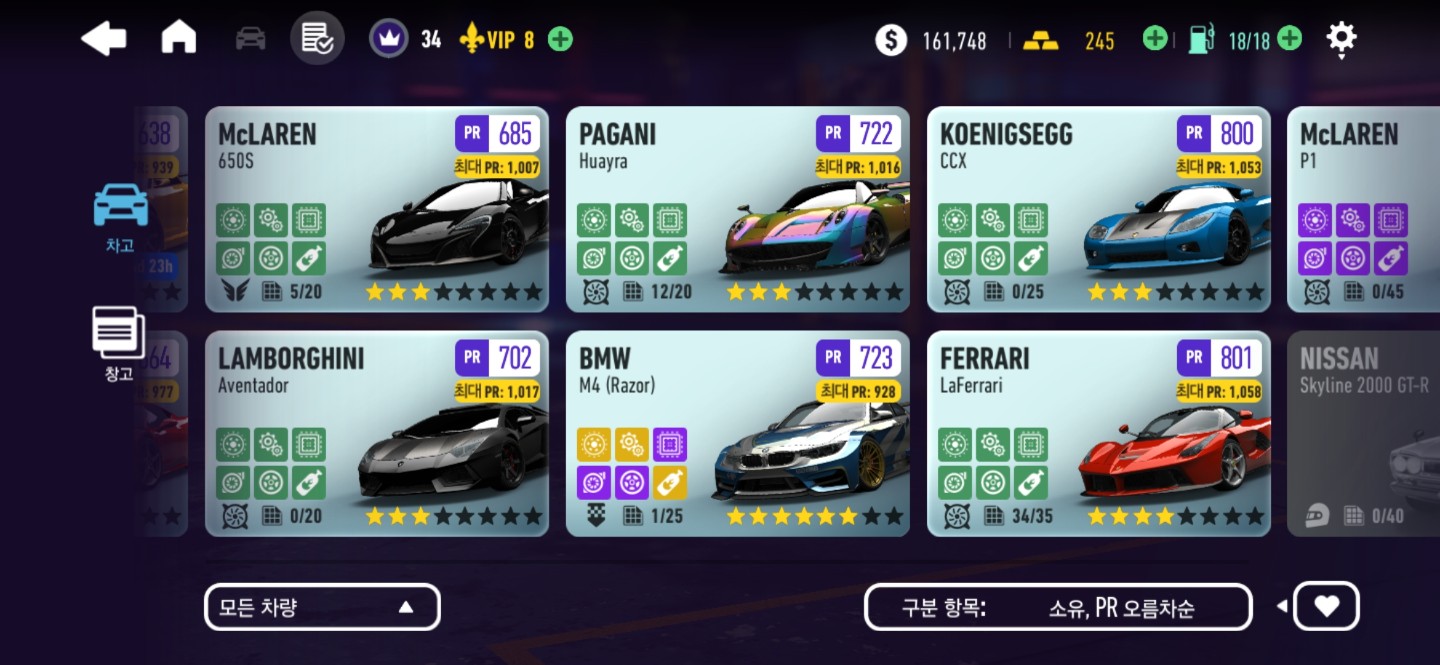Choose the BMW M4 Razor card
This screenshot has height=665, width=1440.
coord(737,433)
